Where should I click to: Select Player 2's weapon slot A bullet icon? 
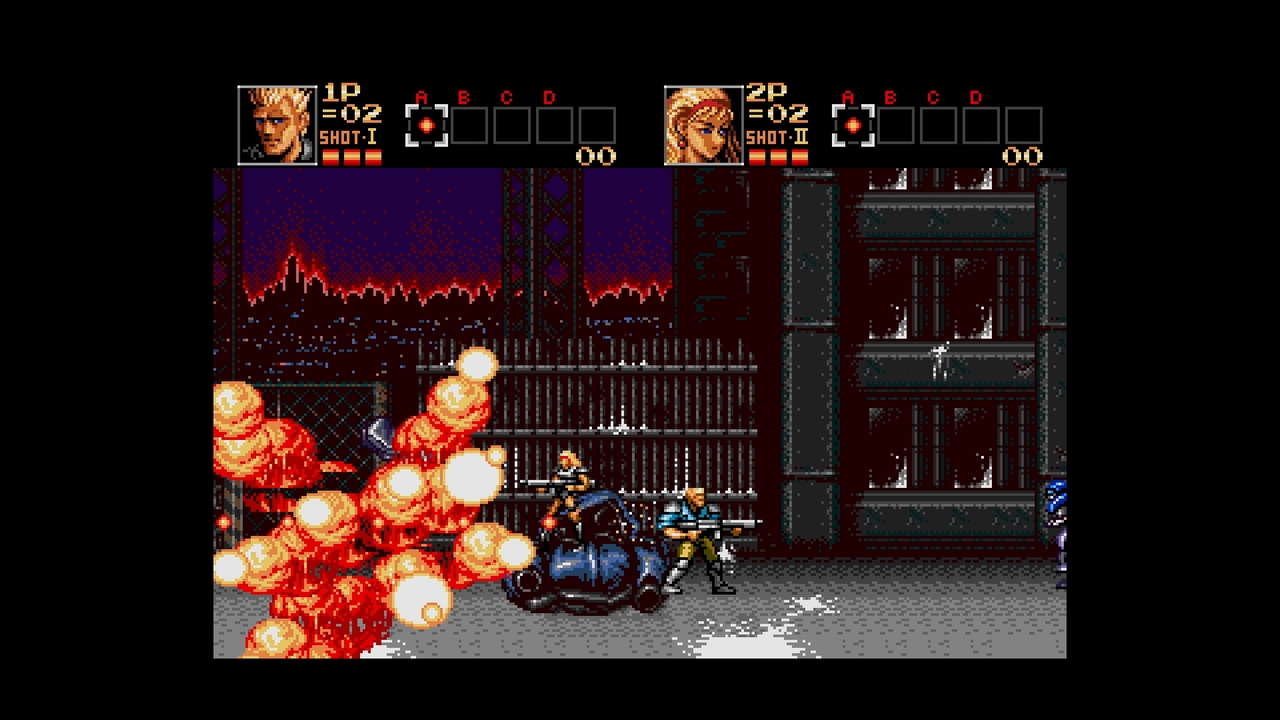tap(851, 124)
